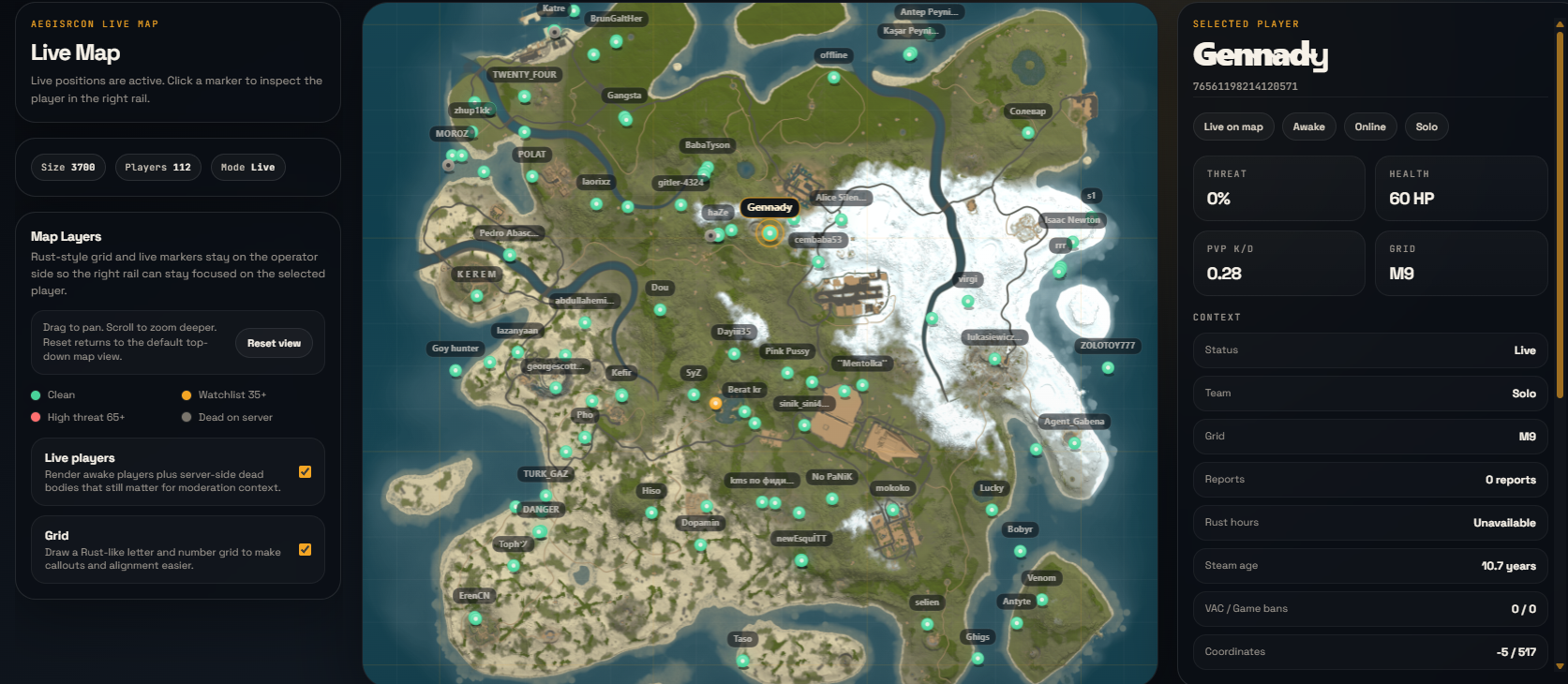Expand the Players 112 chip
Image resolution: width=1568 pixels, height=684 pixels.
click(157, 167)
